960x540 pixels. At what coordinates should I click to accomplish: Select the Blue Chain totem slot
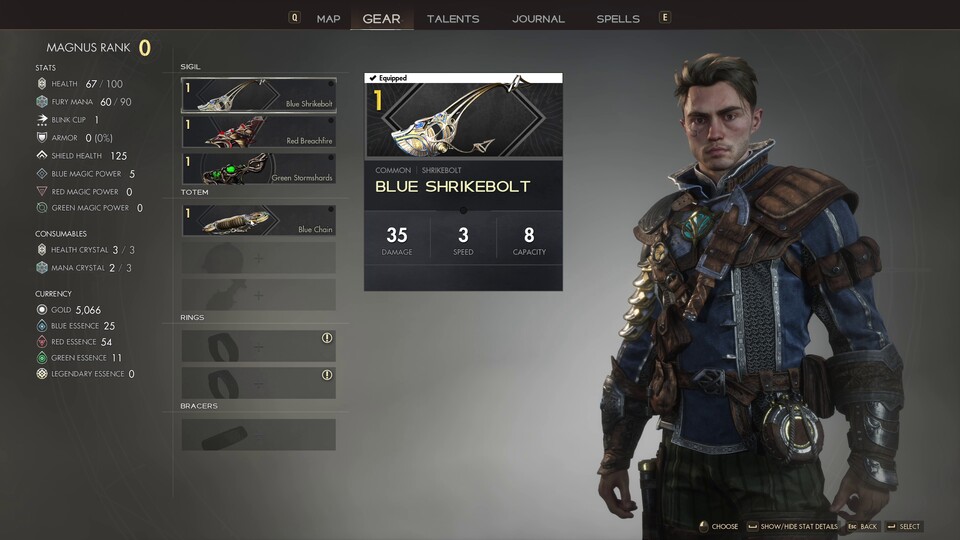pyautogui.click(x=259, y=220)
